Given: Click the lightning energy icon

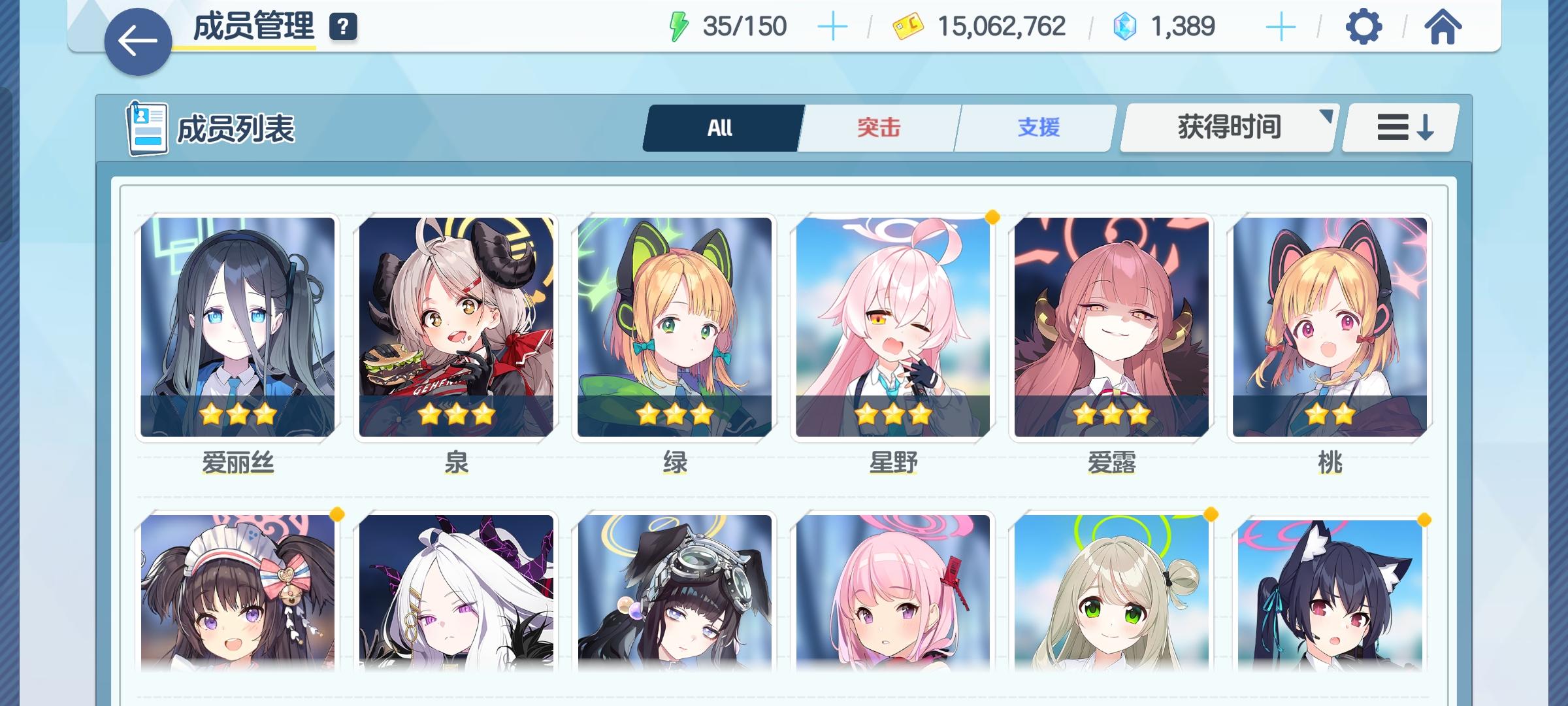Looking at the screenshot, I should pyautogui.click(x=678, y=25).
